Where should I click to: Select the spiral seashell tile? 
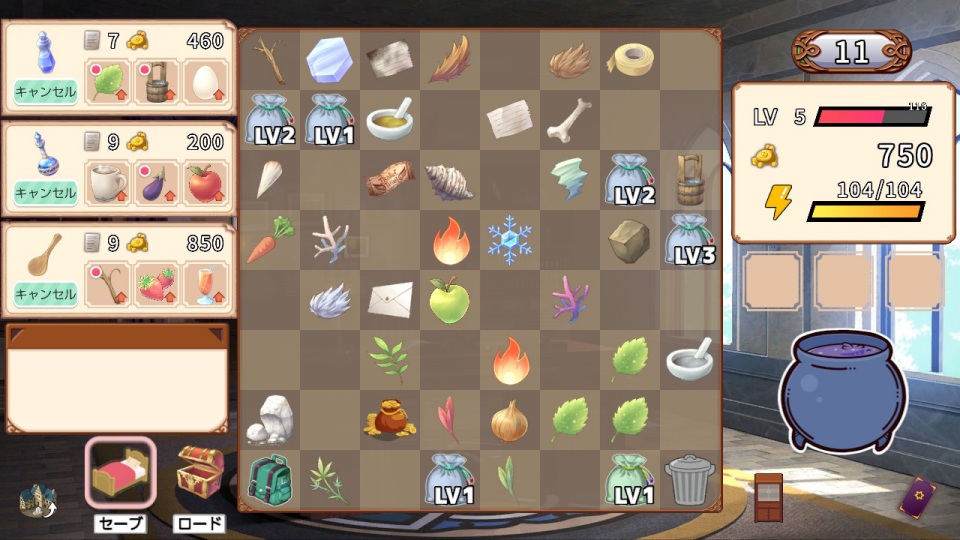click(449, 181)
